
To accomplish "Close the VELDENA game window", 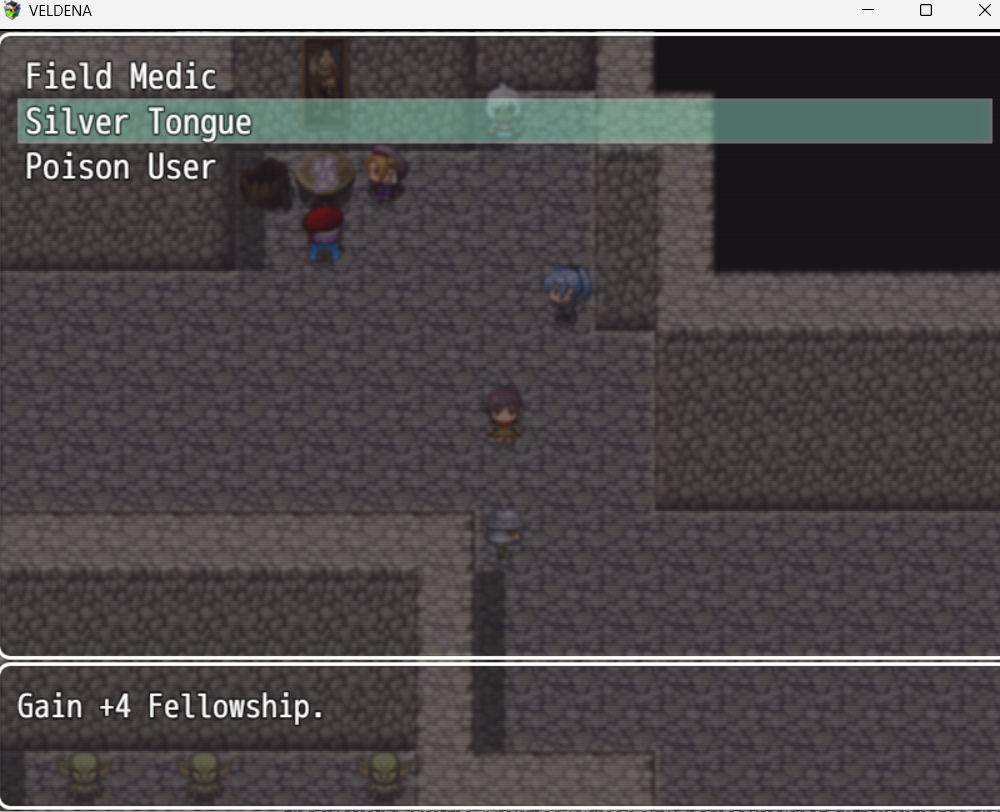I will 984,11.
